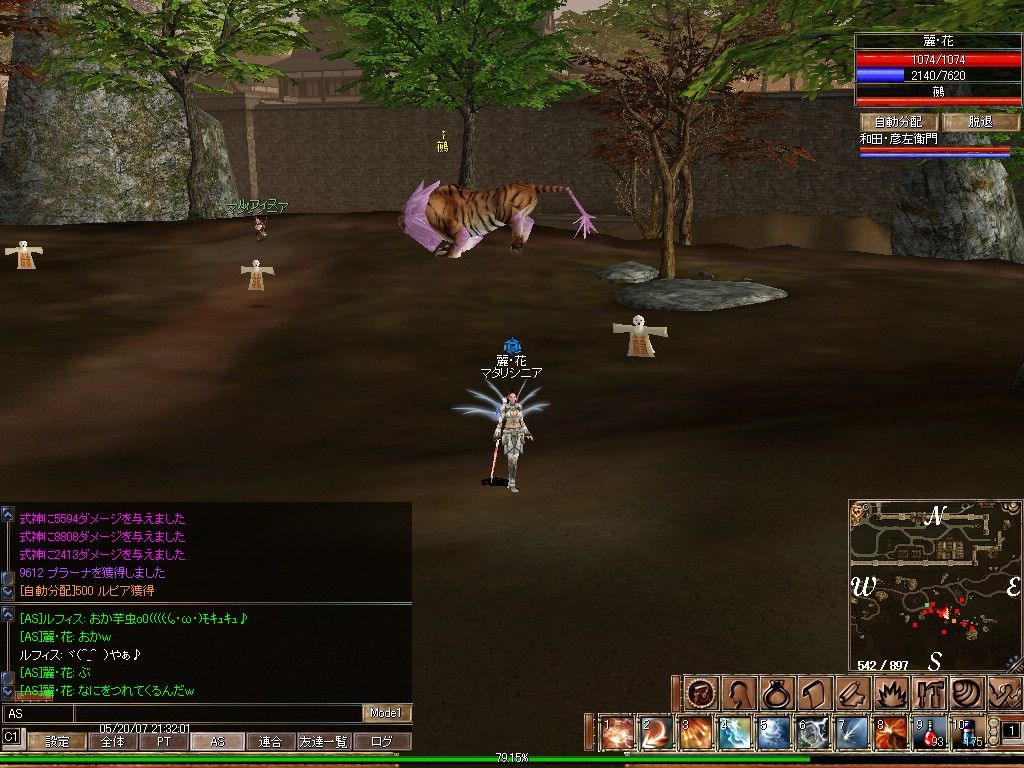Use the blue potion in slot 10
Screen dimensions: 1024x768
[x=968, y=733]
